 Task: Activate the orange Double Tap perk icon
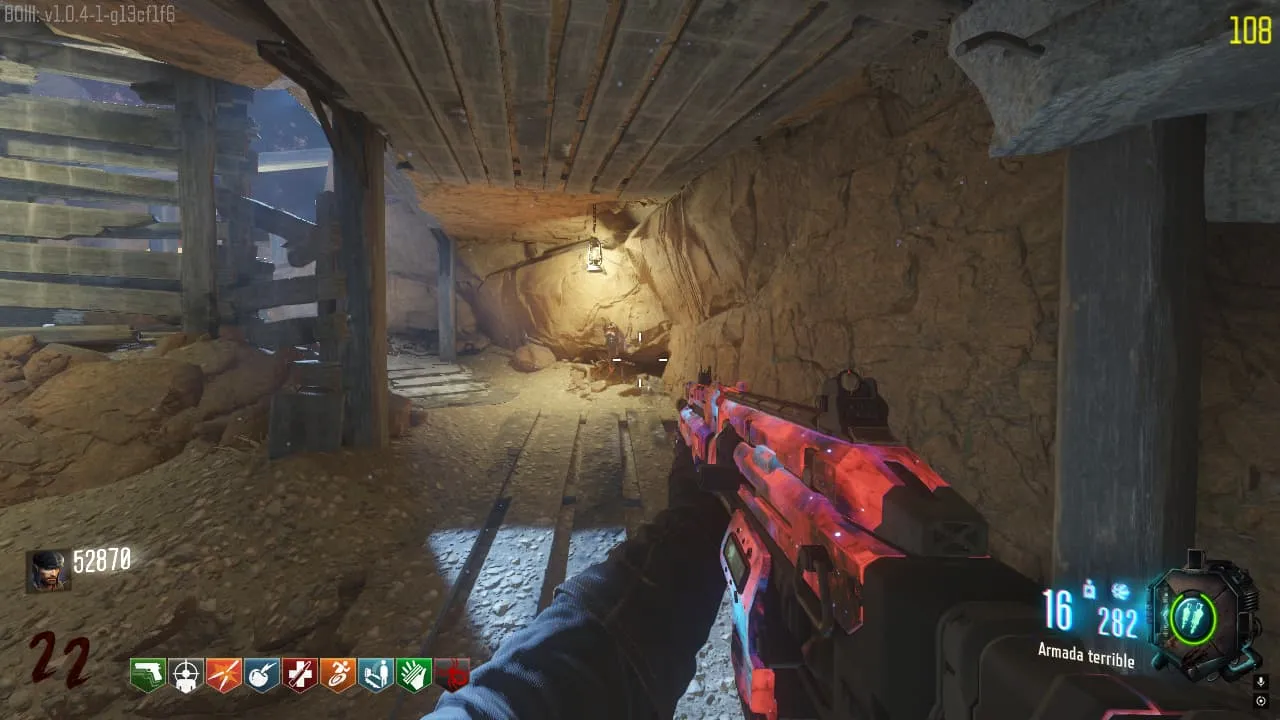point(223,675)
